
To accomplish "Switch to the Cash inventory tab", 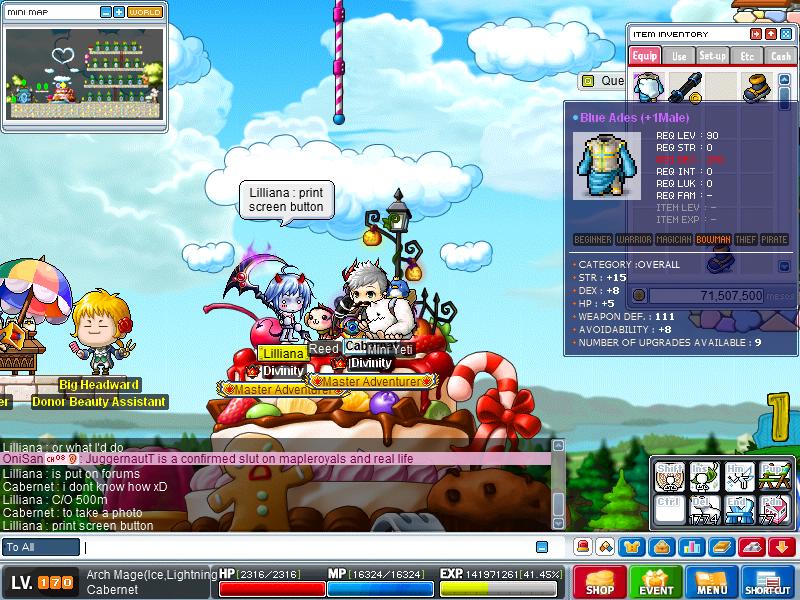I will 780,56.
